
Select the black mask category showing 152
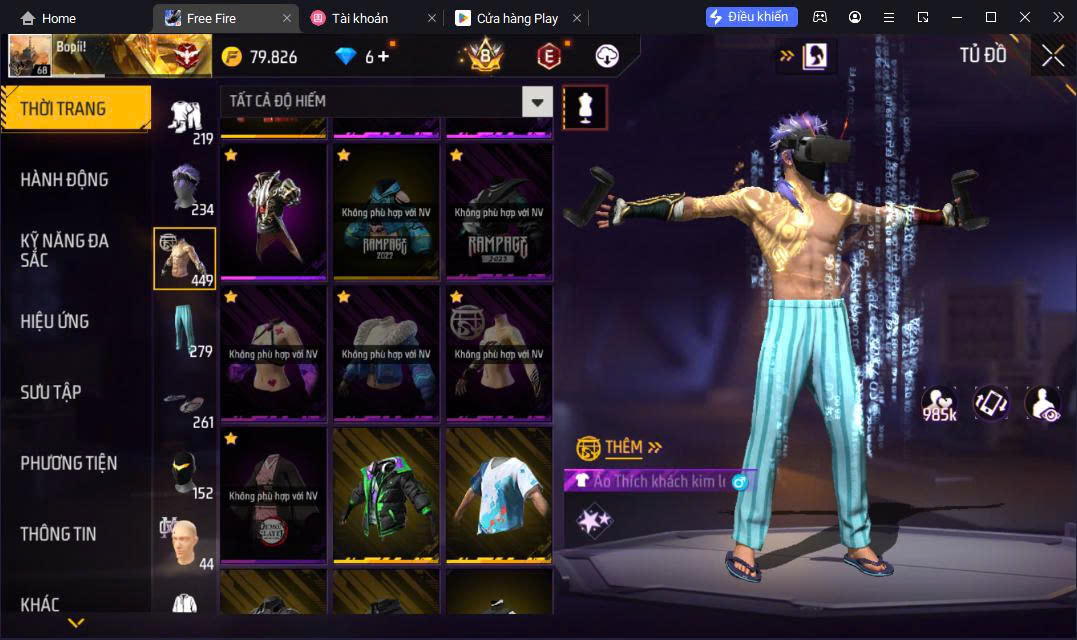[185, 473]
